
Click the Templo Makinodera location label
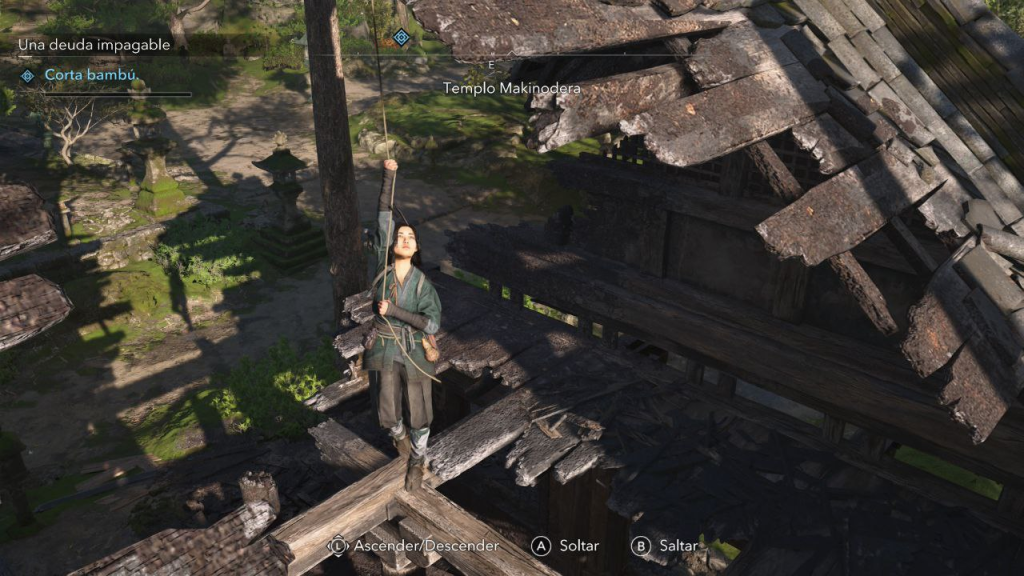pos(512,88)
